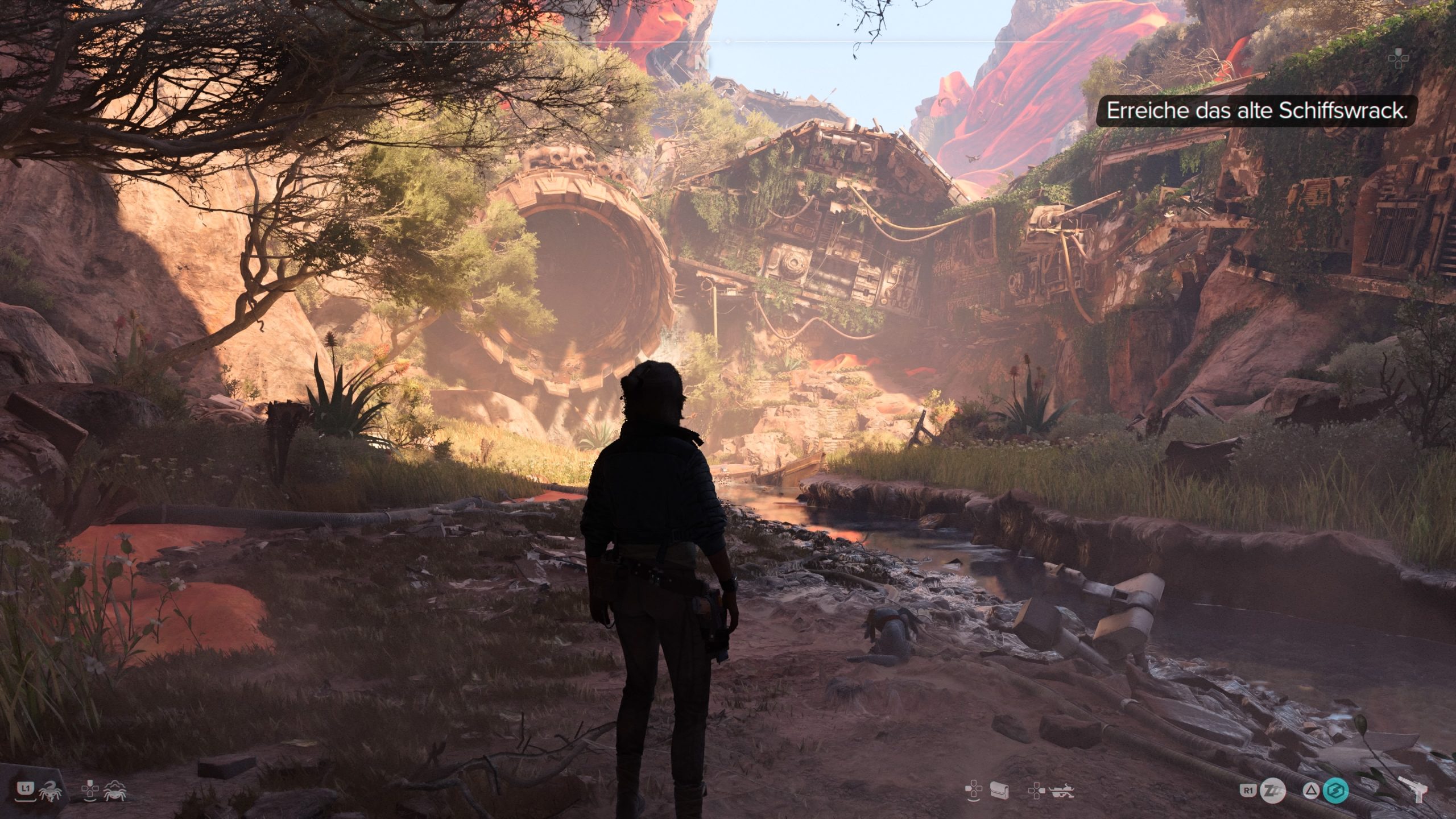1456x819 pixels.
Task: Open the pouch item icon
Action: pos(999,790)
